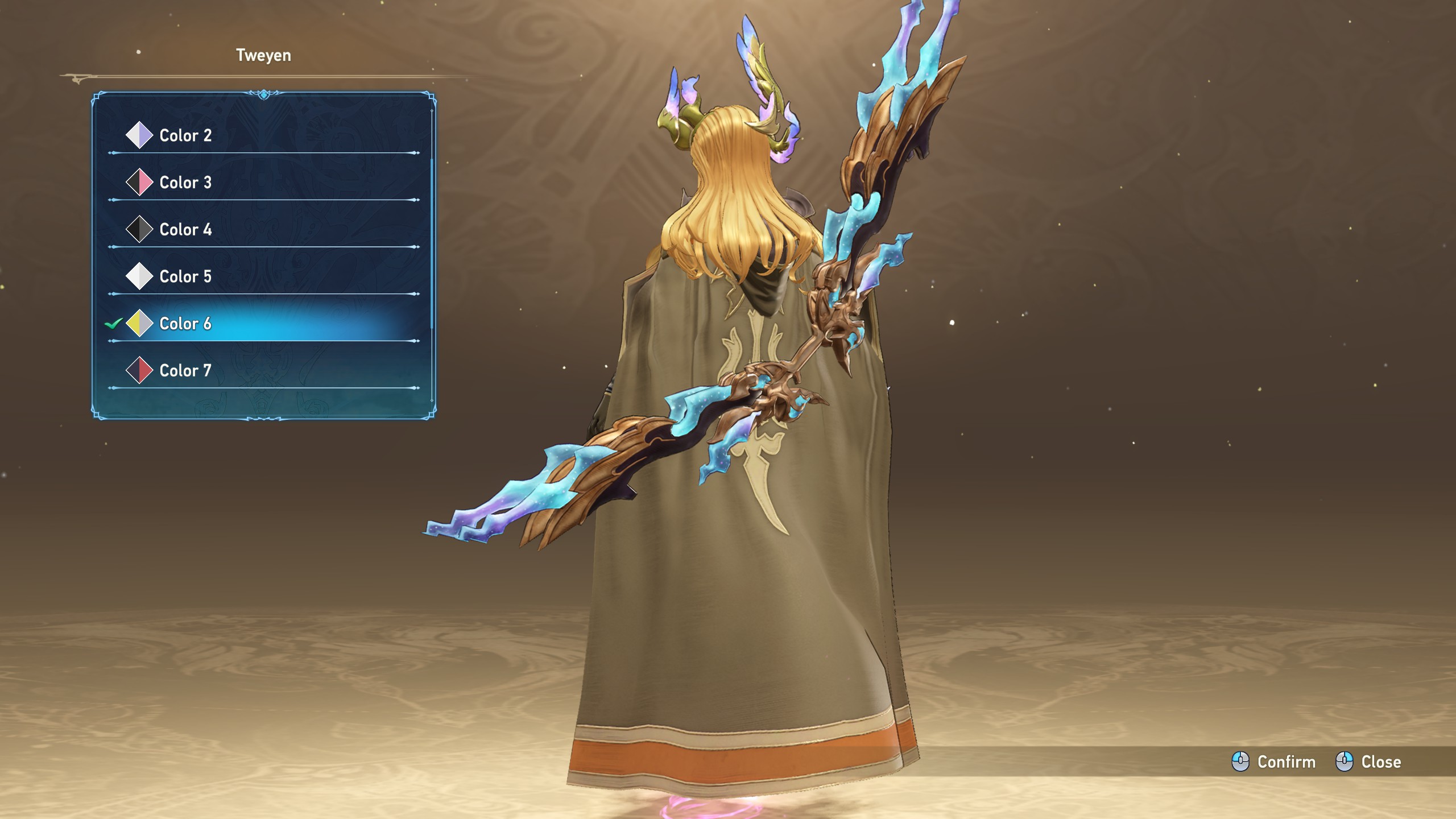Pick the Color 4 dark scheme

coord(185,230)
